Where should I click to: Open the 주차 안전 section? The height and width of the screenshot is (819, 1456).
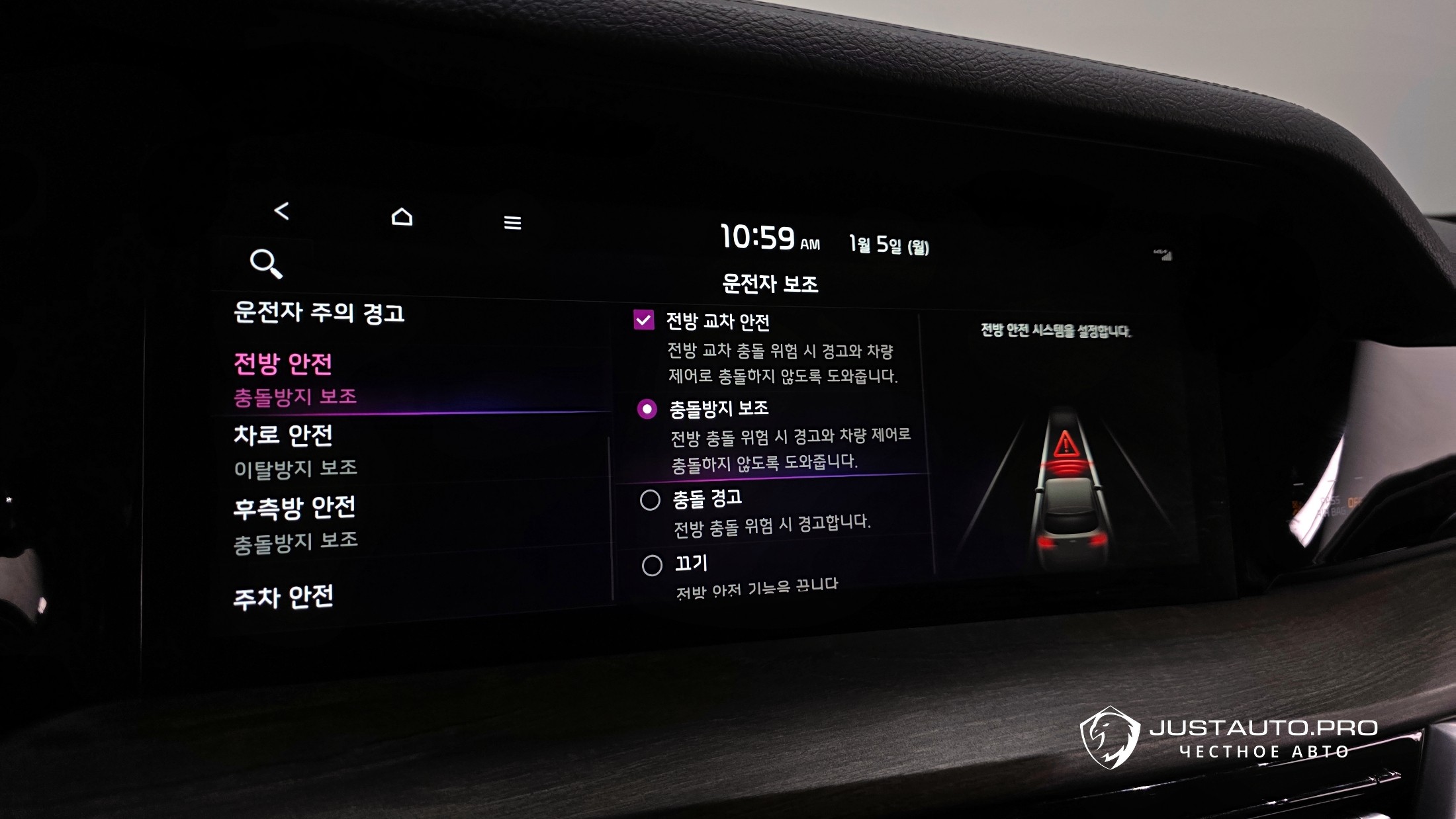283,597
